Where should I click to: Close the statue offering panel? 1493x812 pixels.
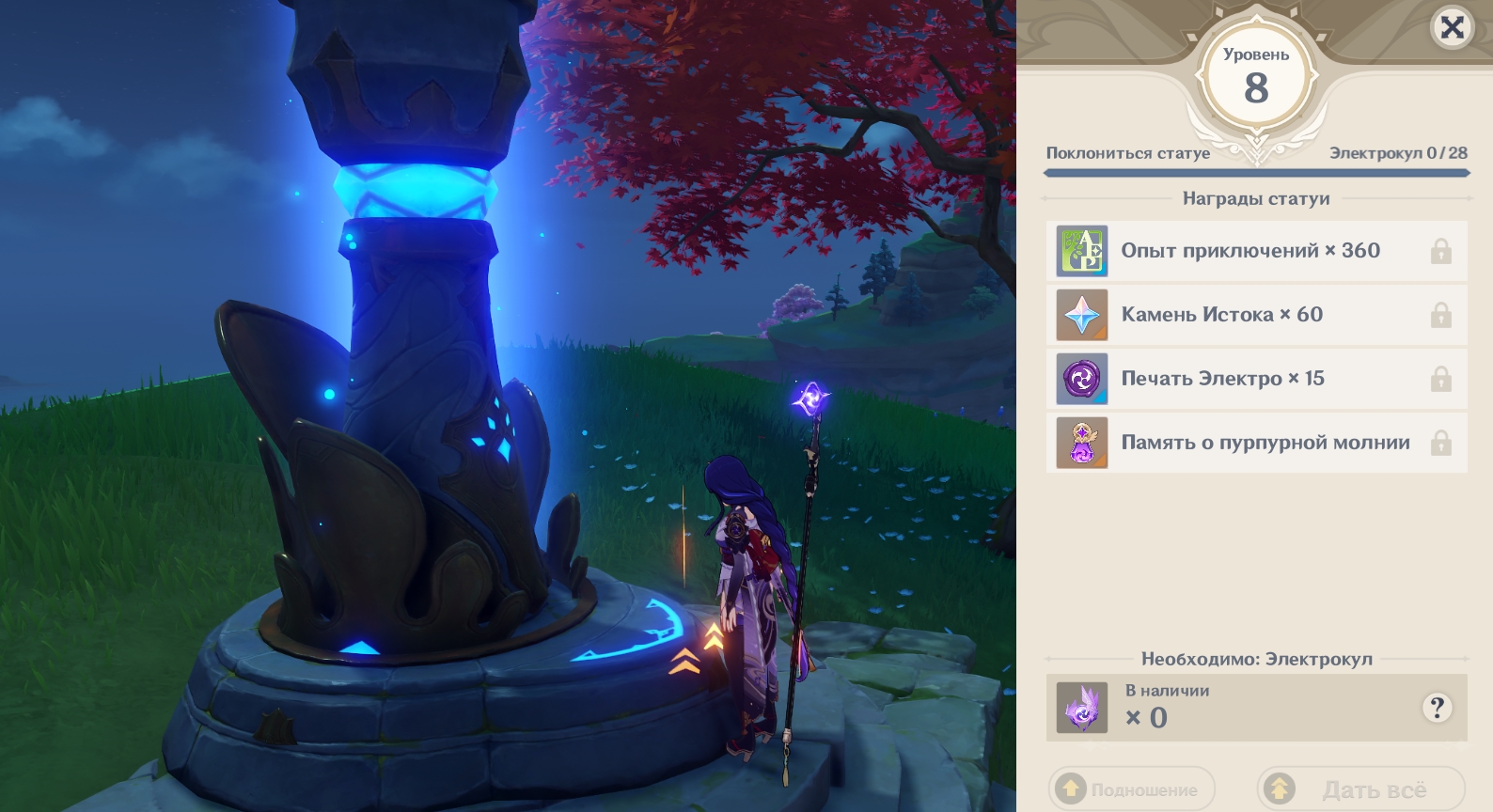1452,27
